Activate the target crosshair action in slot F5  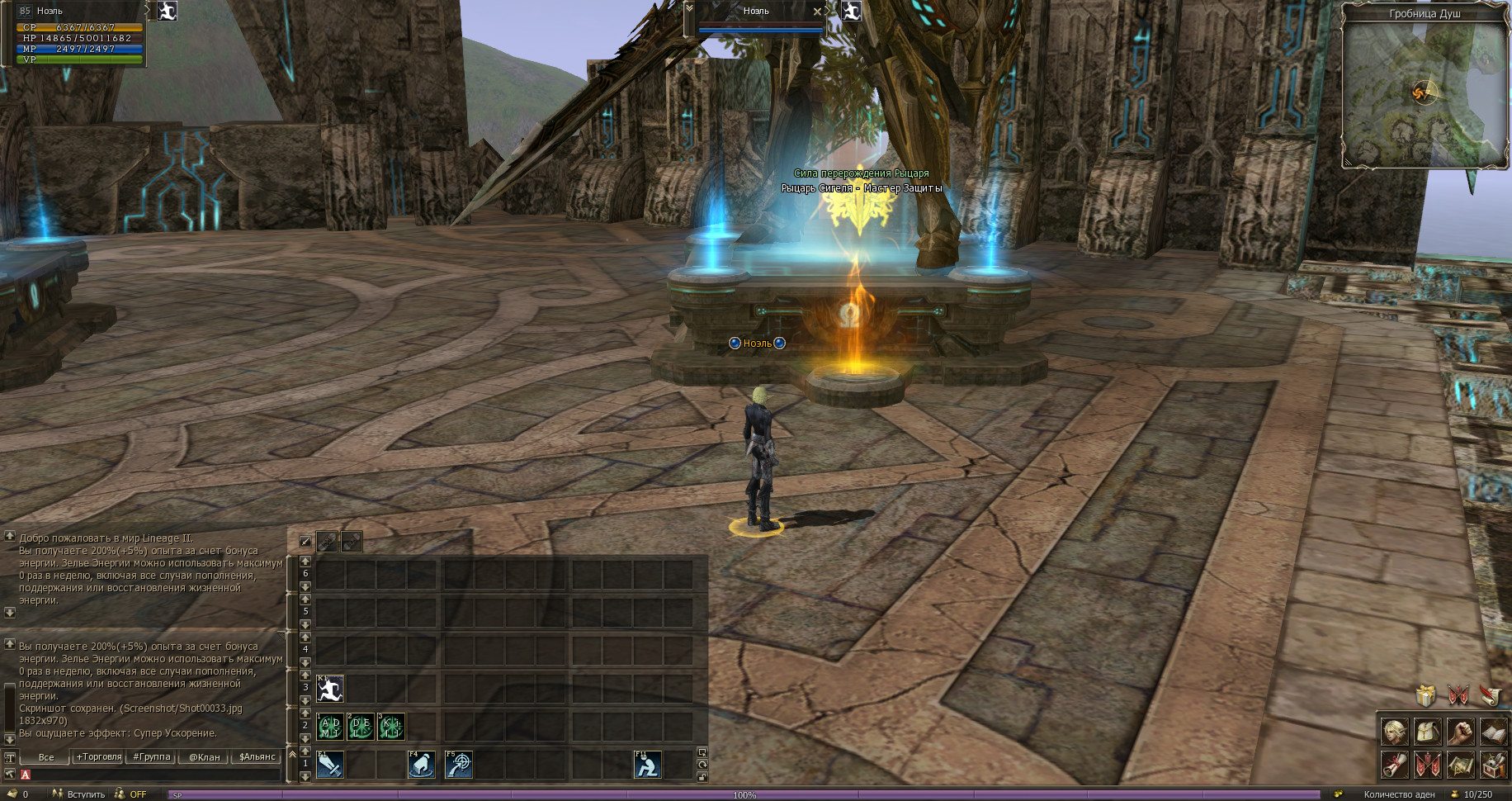[x=458, y=765]
